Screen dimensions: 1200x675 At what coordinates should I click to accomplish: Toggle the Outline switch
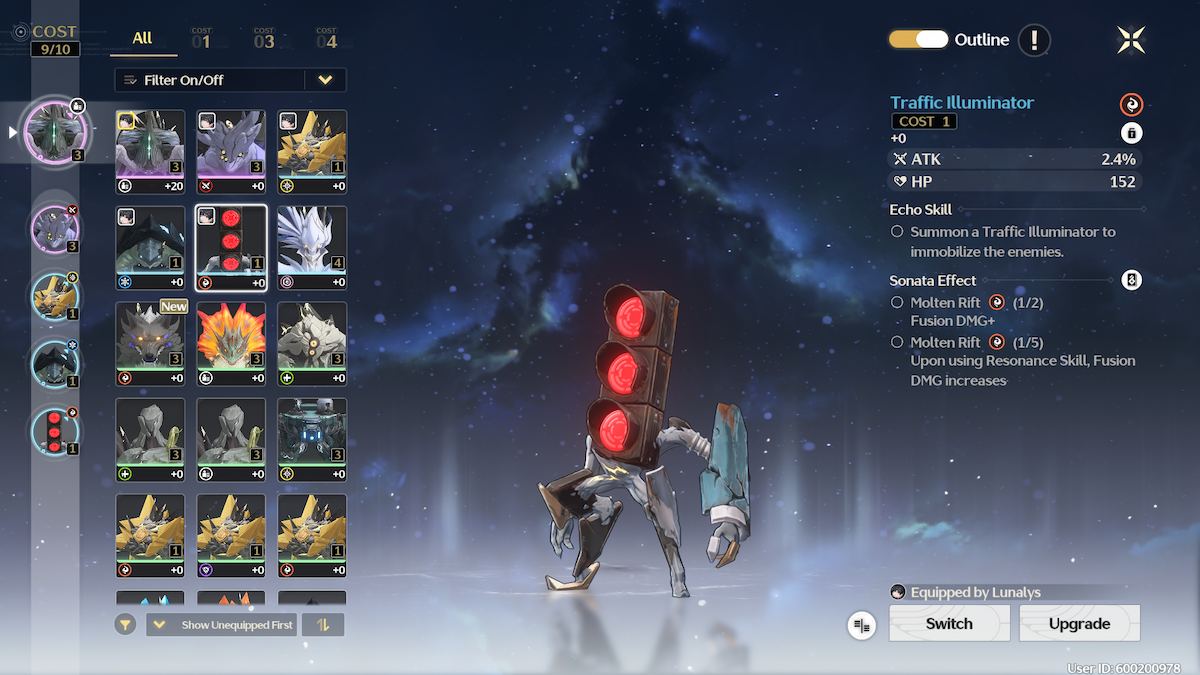click(x=917, y=40)
